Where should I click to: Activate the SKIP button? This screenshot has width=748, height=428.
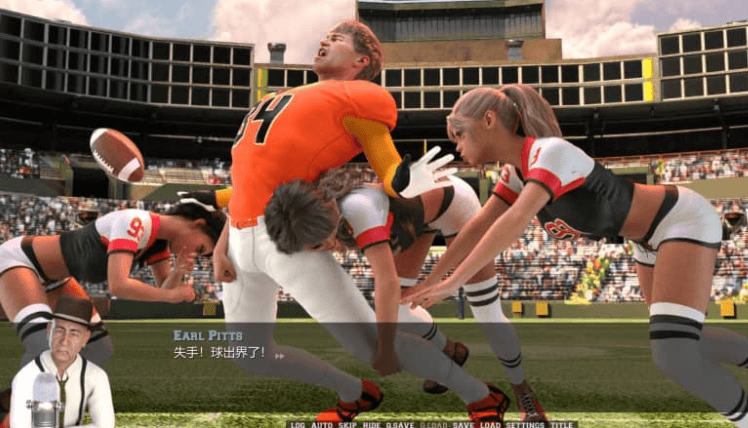(x=347, y=424)
